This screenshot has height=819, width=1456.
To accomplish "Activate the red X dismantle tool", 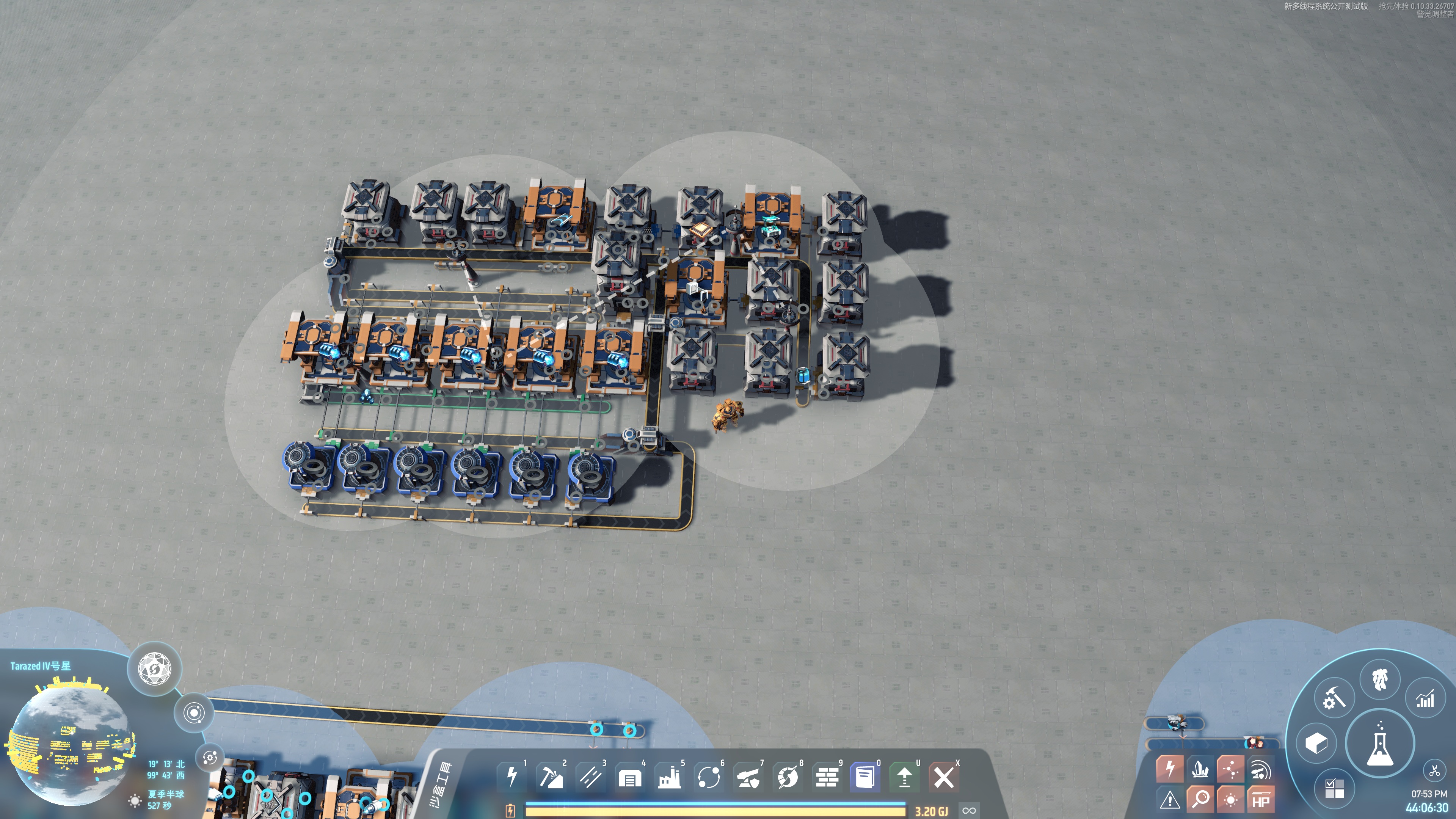I will coord(943,777).
